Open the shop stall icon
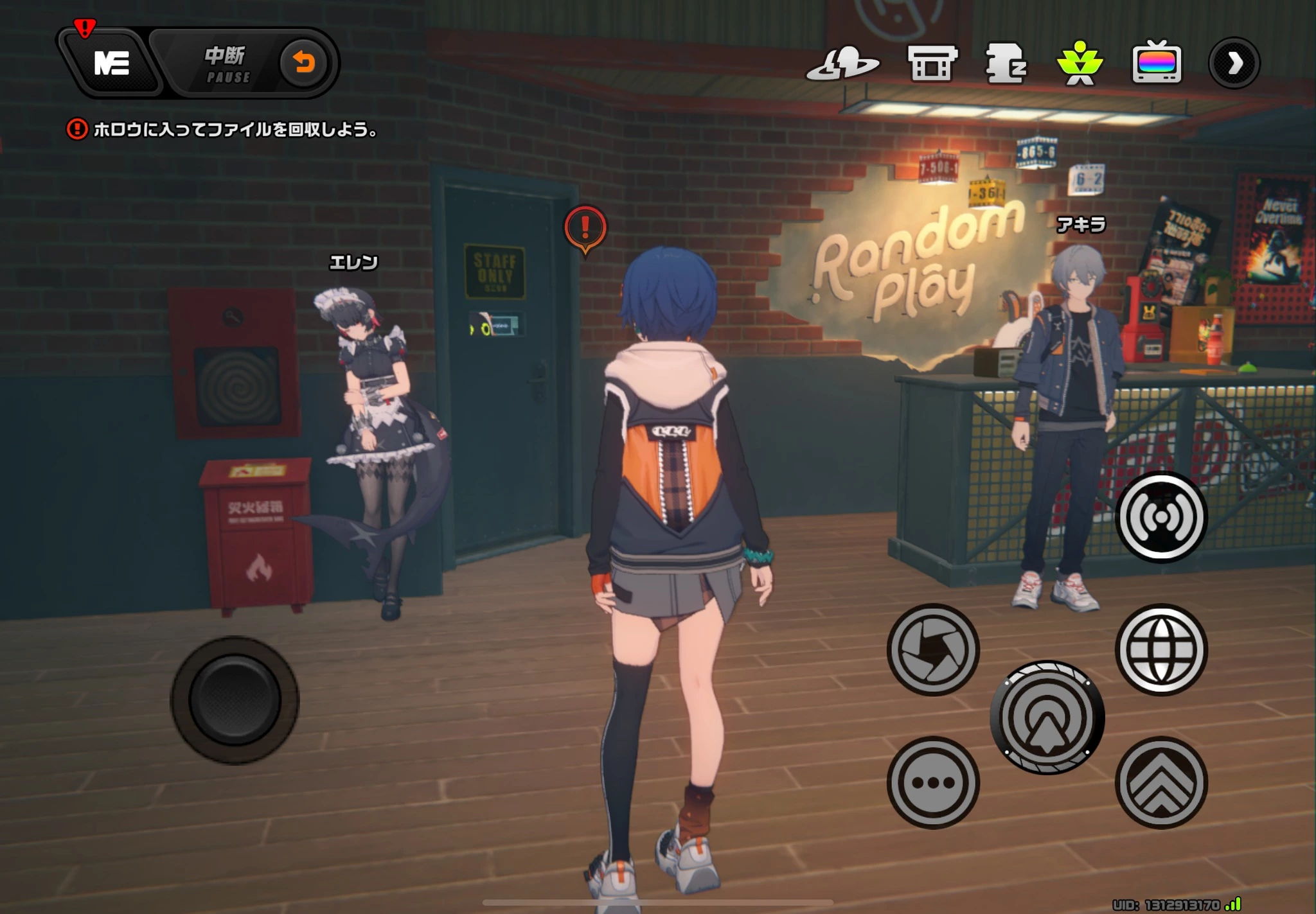The height and width of the screenshot is (914, 1316). [x=932, y=64]
